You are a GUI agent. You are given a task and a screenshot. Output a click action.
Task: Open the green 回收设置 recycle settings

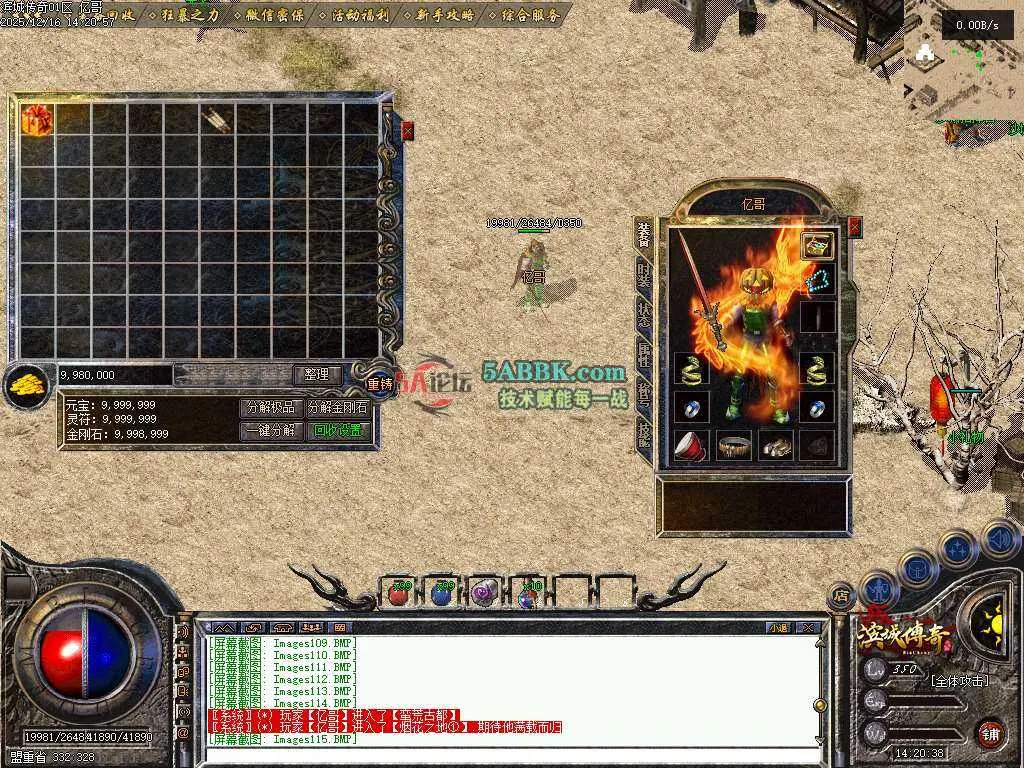[337, 431]
